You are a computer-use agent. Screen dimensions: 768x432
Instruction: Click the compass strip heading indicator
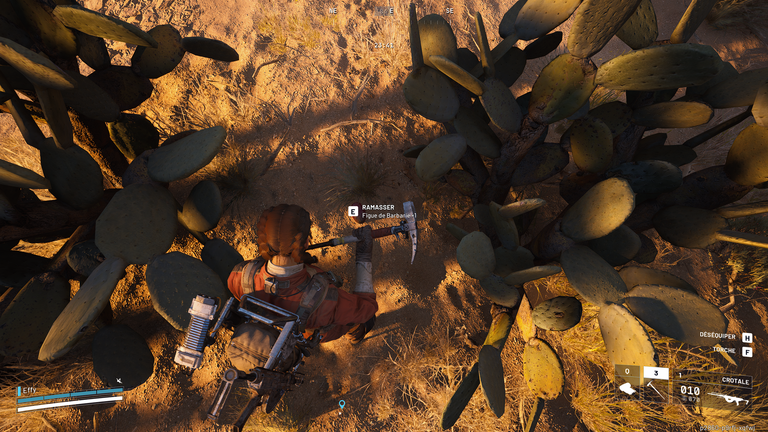[385, 11]
